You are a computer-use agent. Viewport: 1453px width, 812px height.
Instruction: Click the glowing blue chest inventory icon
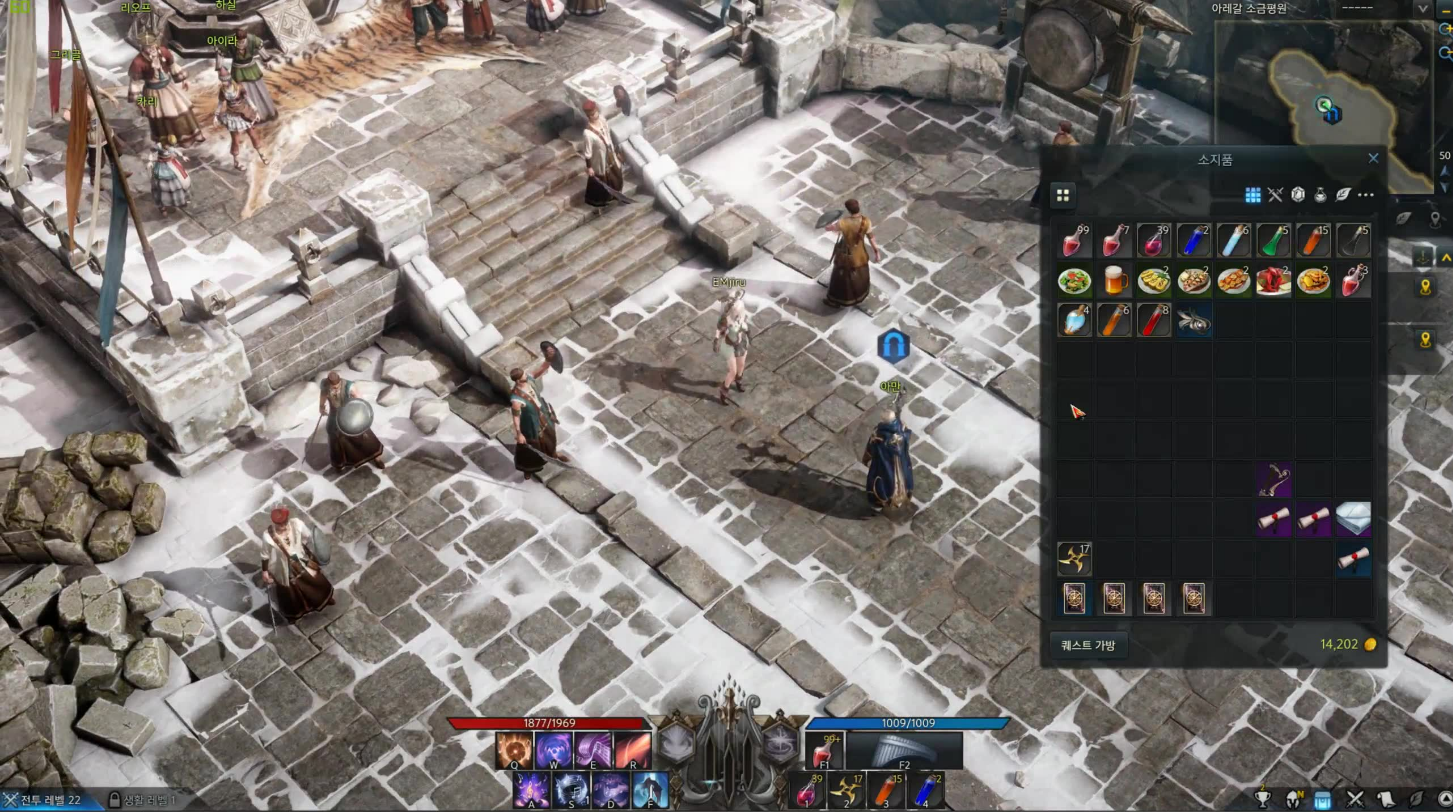[x=1323, y=799]
